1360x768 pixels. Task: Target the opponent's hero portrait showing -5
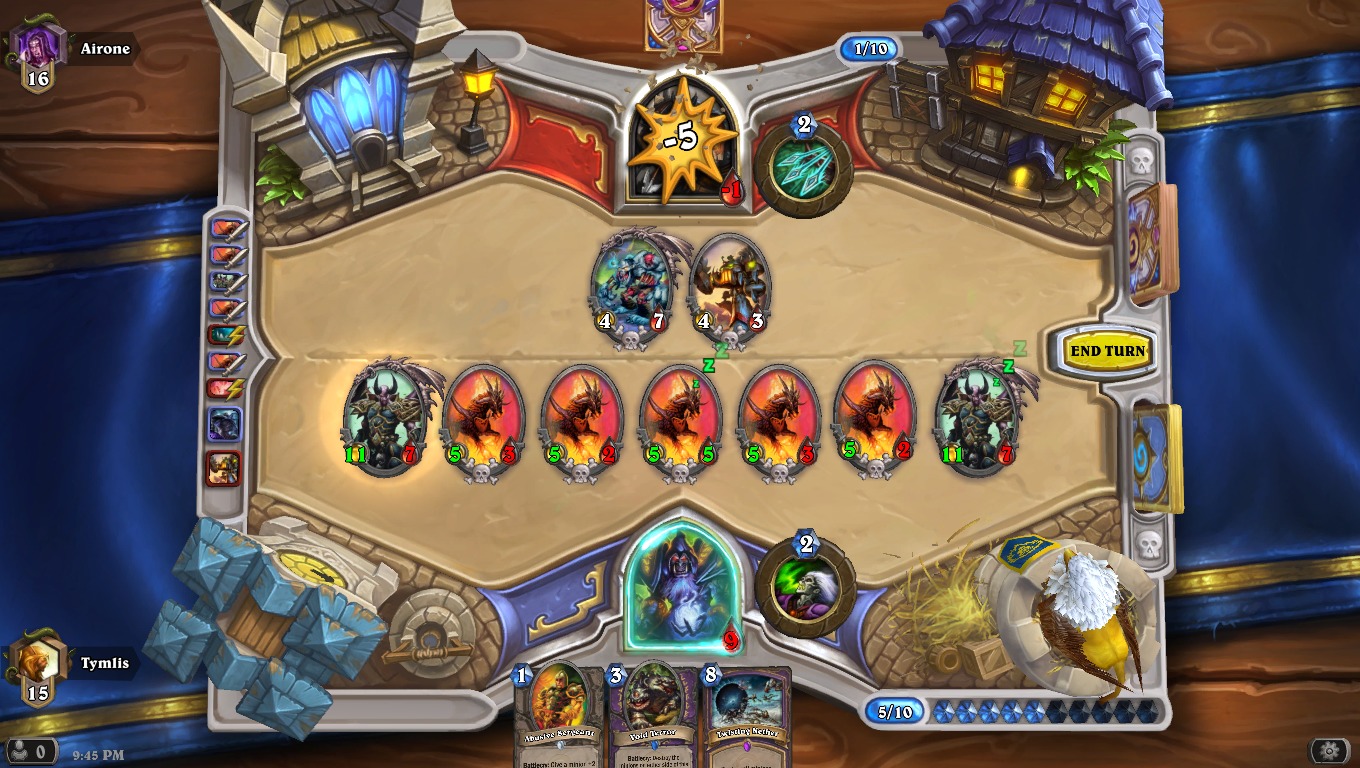pos(684,142)
